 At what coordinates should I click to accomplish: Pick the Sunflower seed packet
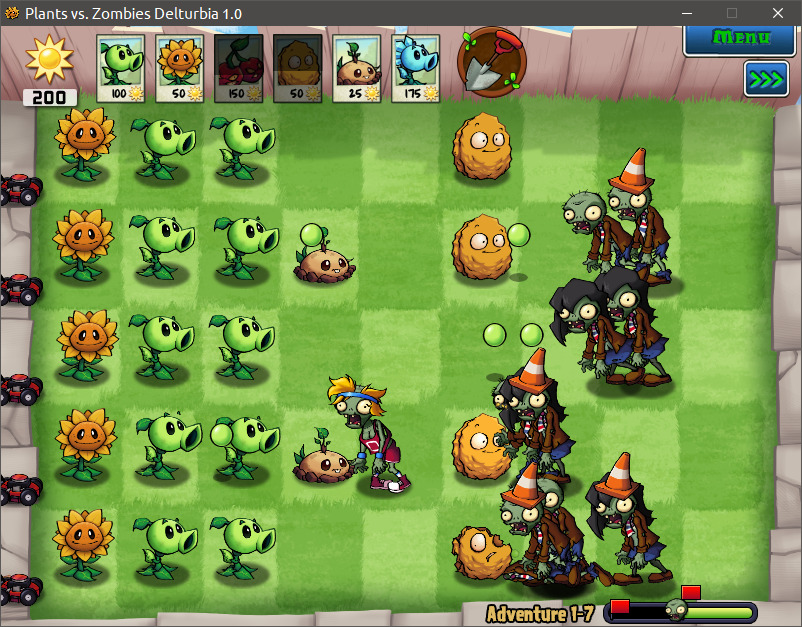[180, 68]
